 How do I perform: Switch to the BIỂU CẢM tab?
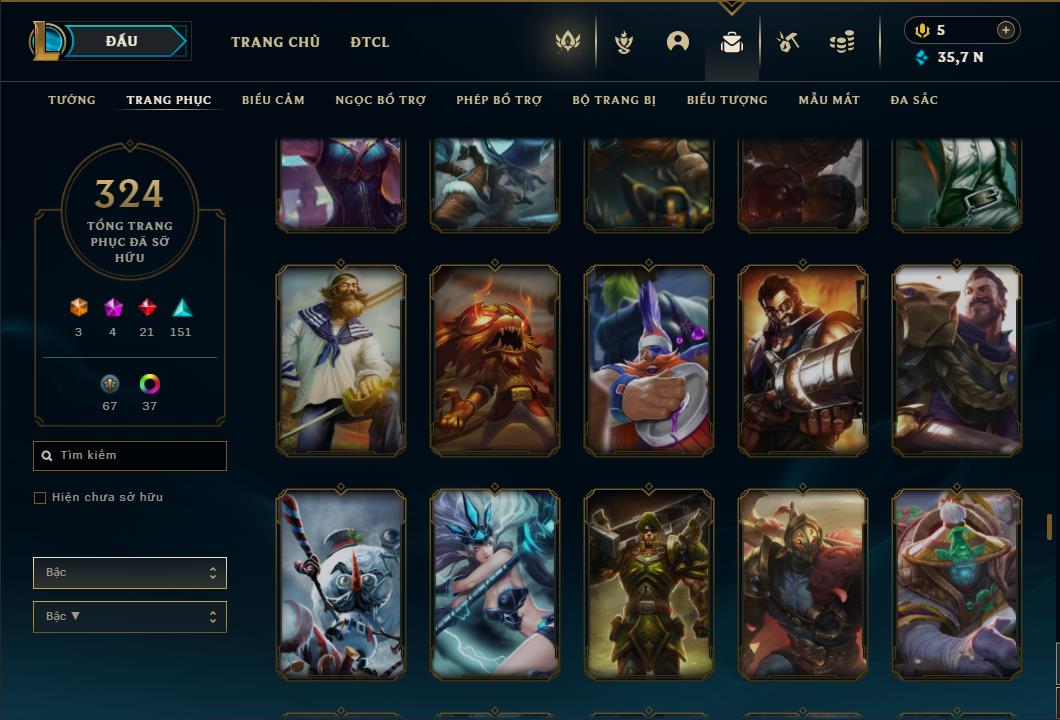tap(273, 100)
